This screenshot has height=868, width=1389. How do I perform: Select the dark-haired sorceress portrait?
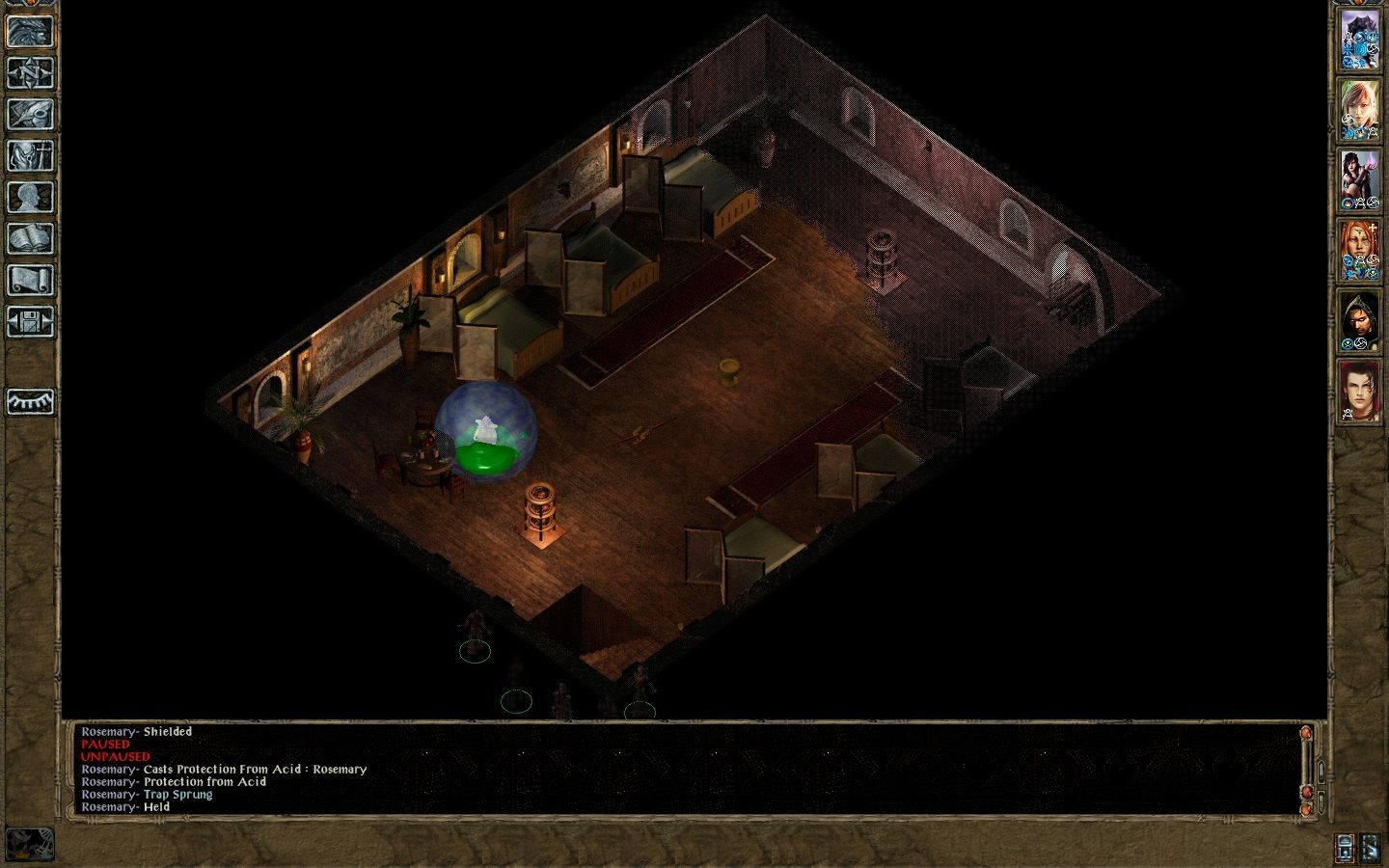tap(1359, 180)
